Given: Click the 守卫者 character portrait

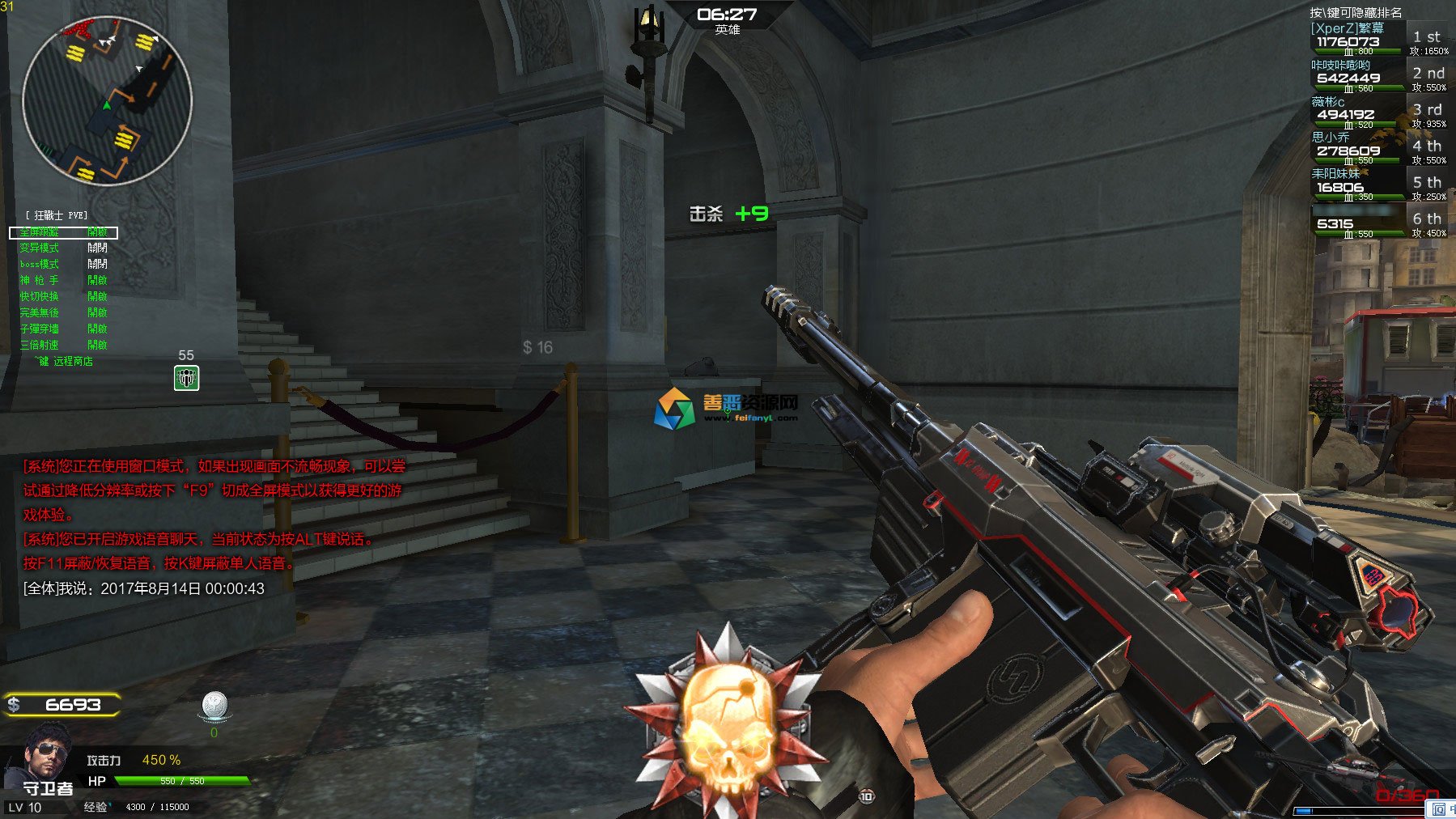Looking at the screenshot, I should 44,757.
